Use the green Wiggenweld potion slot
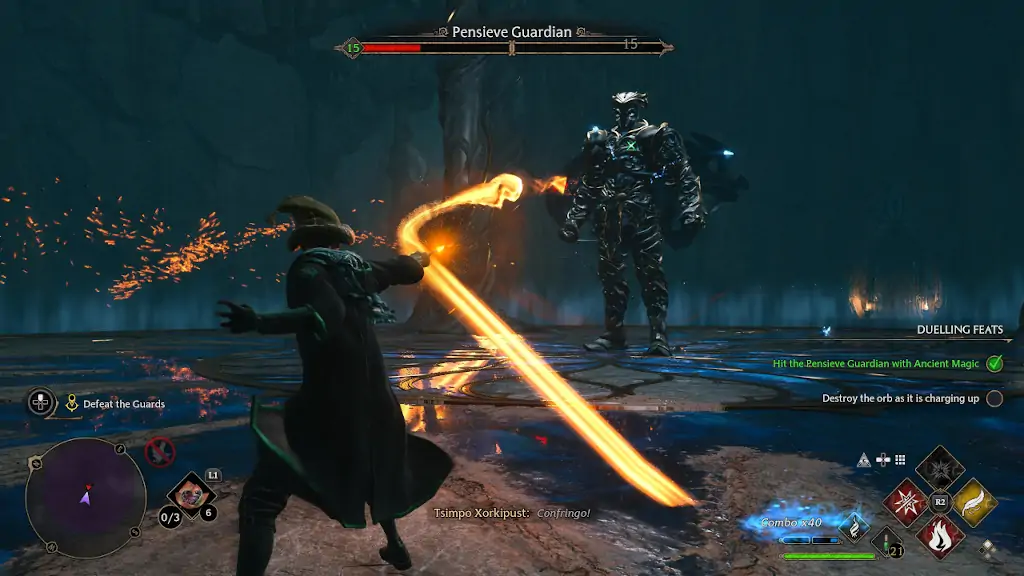This screenshot has height=576, width=1024. (887, 543)
